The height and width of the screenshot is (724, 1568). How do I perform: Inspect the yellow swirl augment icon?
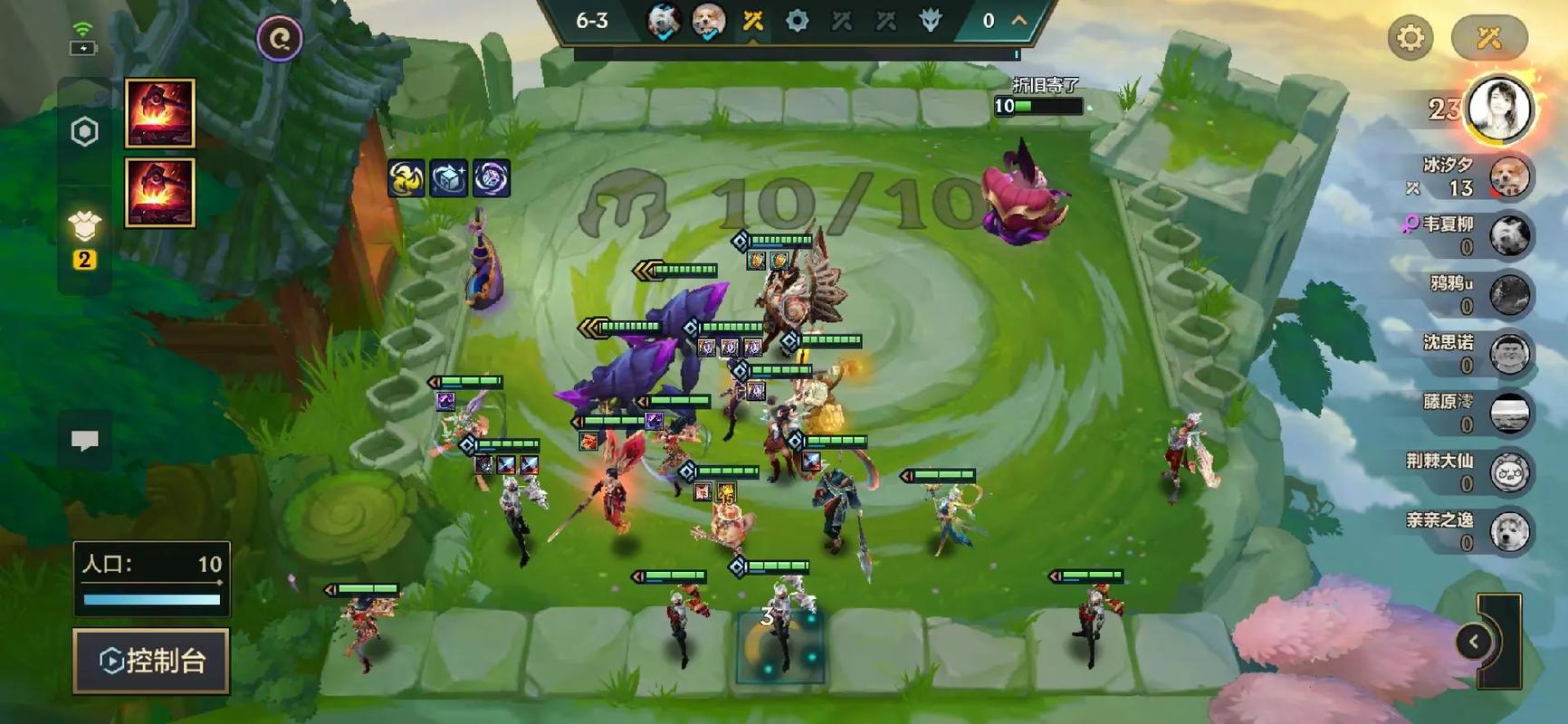tap(406, 178)
